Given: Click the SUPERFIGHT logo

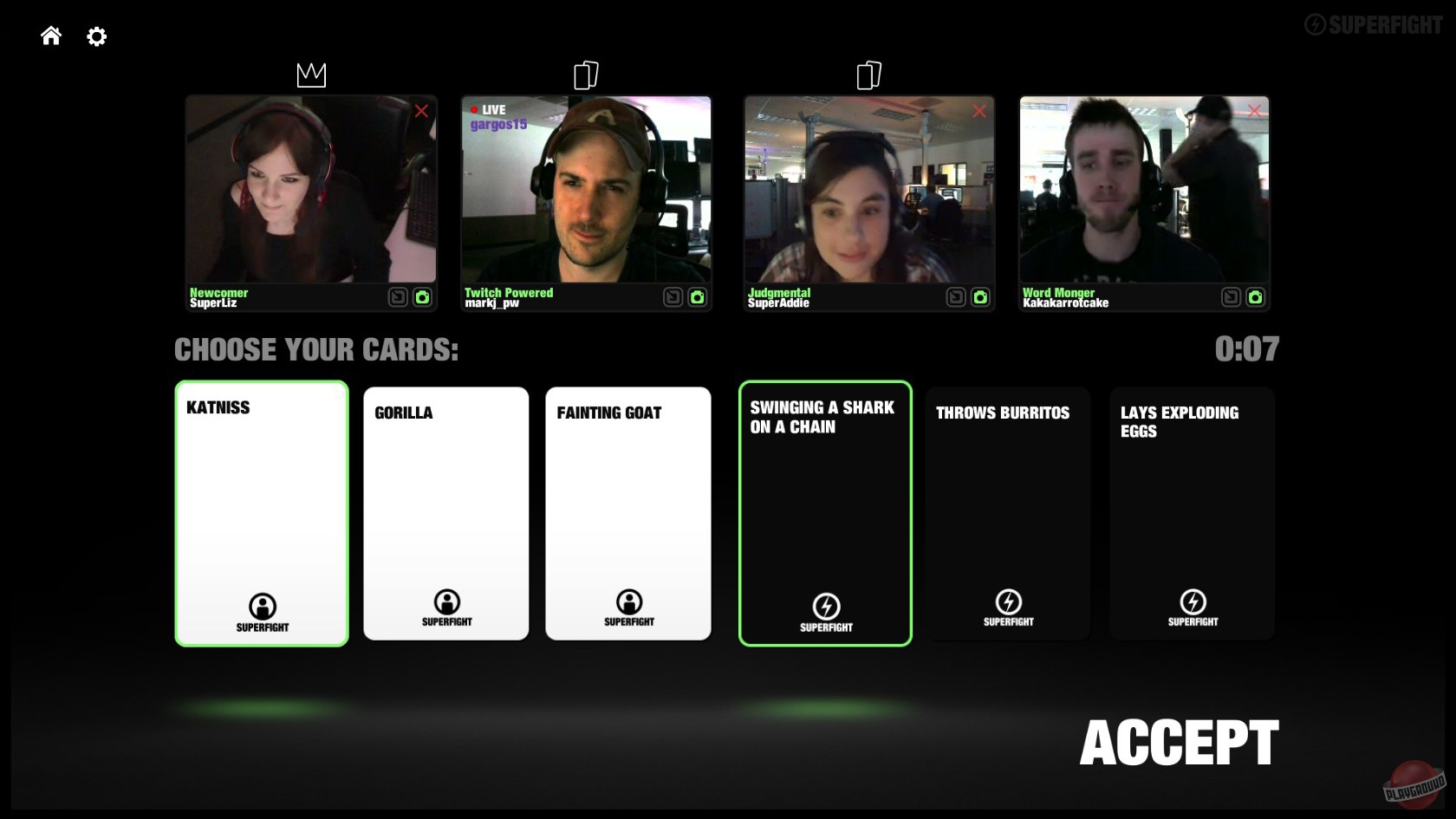Looking at the screenshot, I should tap(1375, 25).
